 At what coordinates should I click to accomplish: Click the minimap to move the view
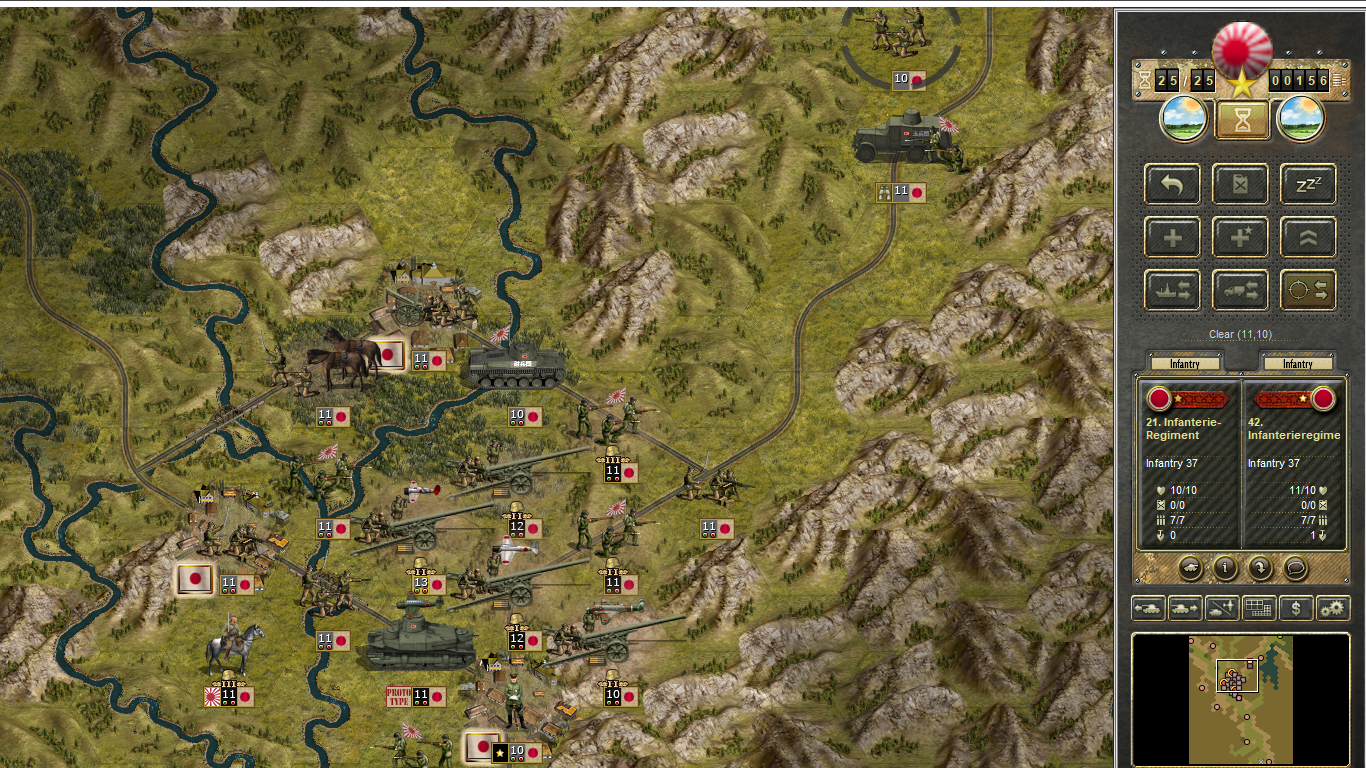[1240, 700]
